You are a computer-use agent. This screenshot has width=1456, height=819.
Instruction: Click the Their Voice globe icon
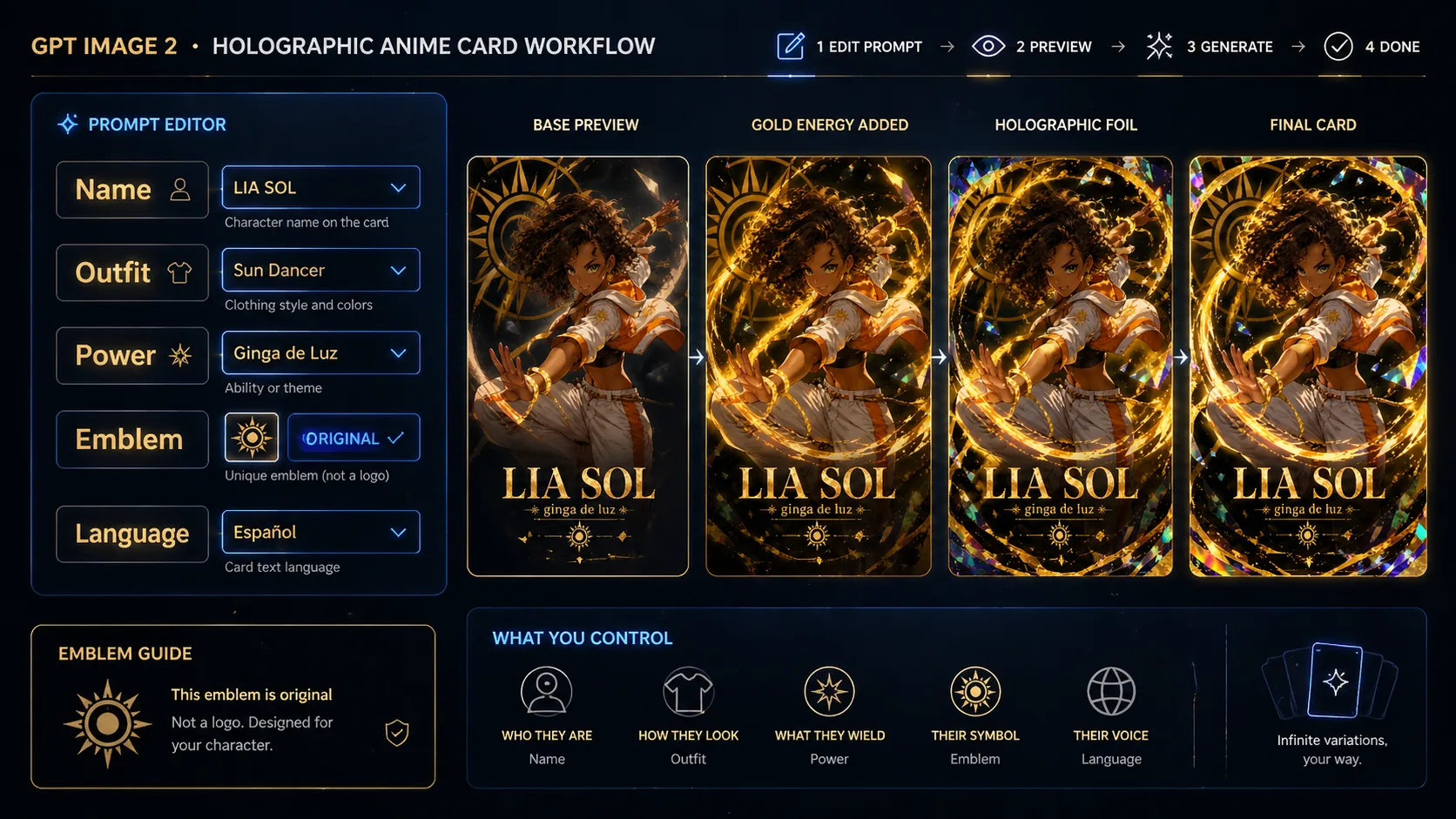coord(1110,691)
